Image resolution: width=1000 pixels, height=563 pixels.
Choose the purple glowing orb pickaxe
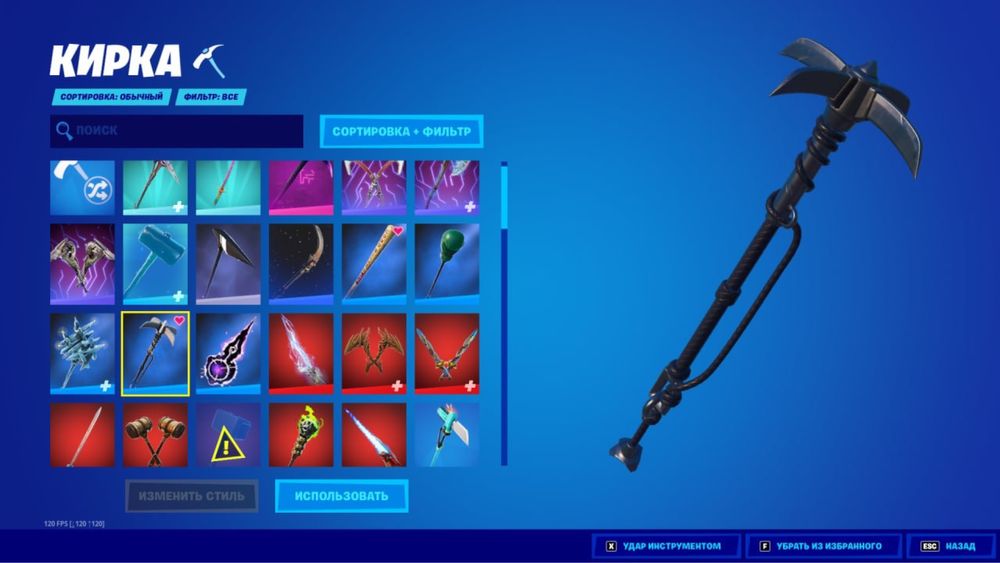[x=228, y=353]
